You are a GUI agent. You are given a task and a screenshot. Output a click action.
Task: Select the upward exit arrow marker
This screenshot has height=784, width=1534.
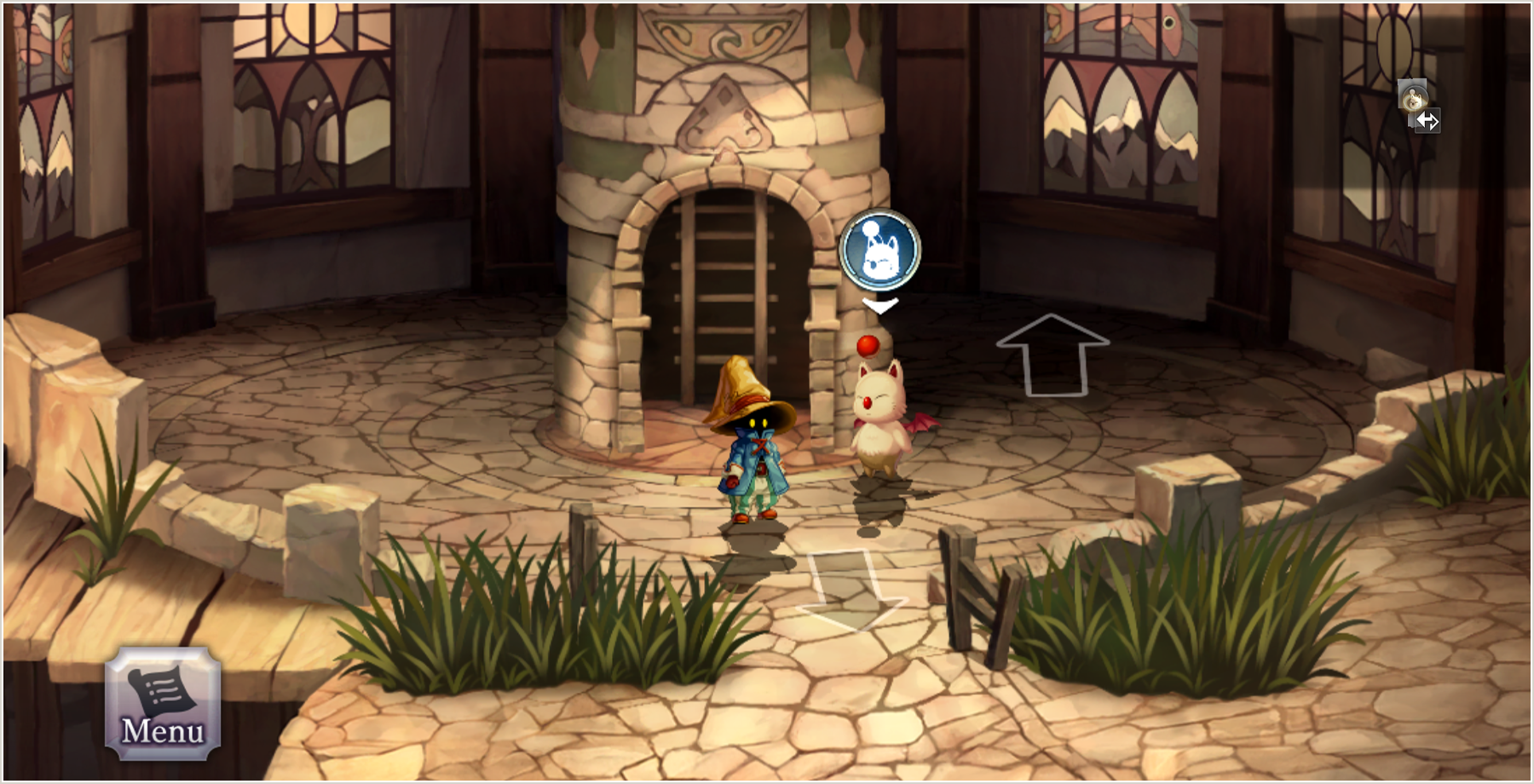(x=1053, y=355)
